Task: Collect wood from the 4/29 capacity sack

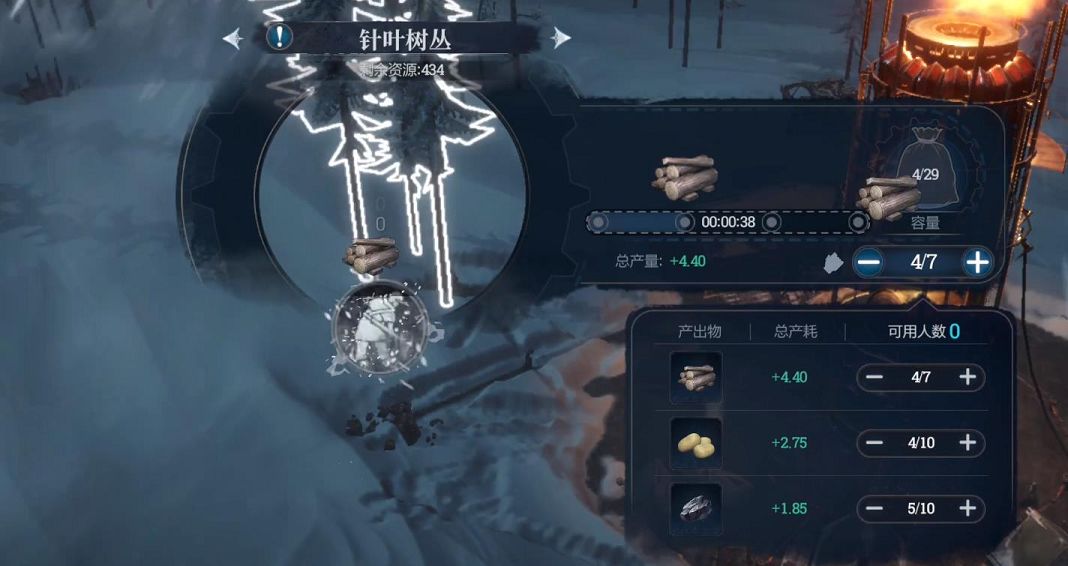Action: point(925,180)
